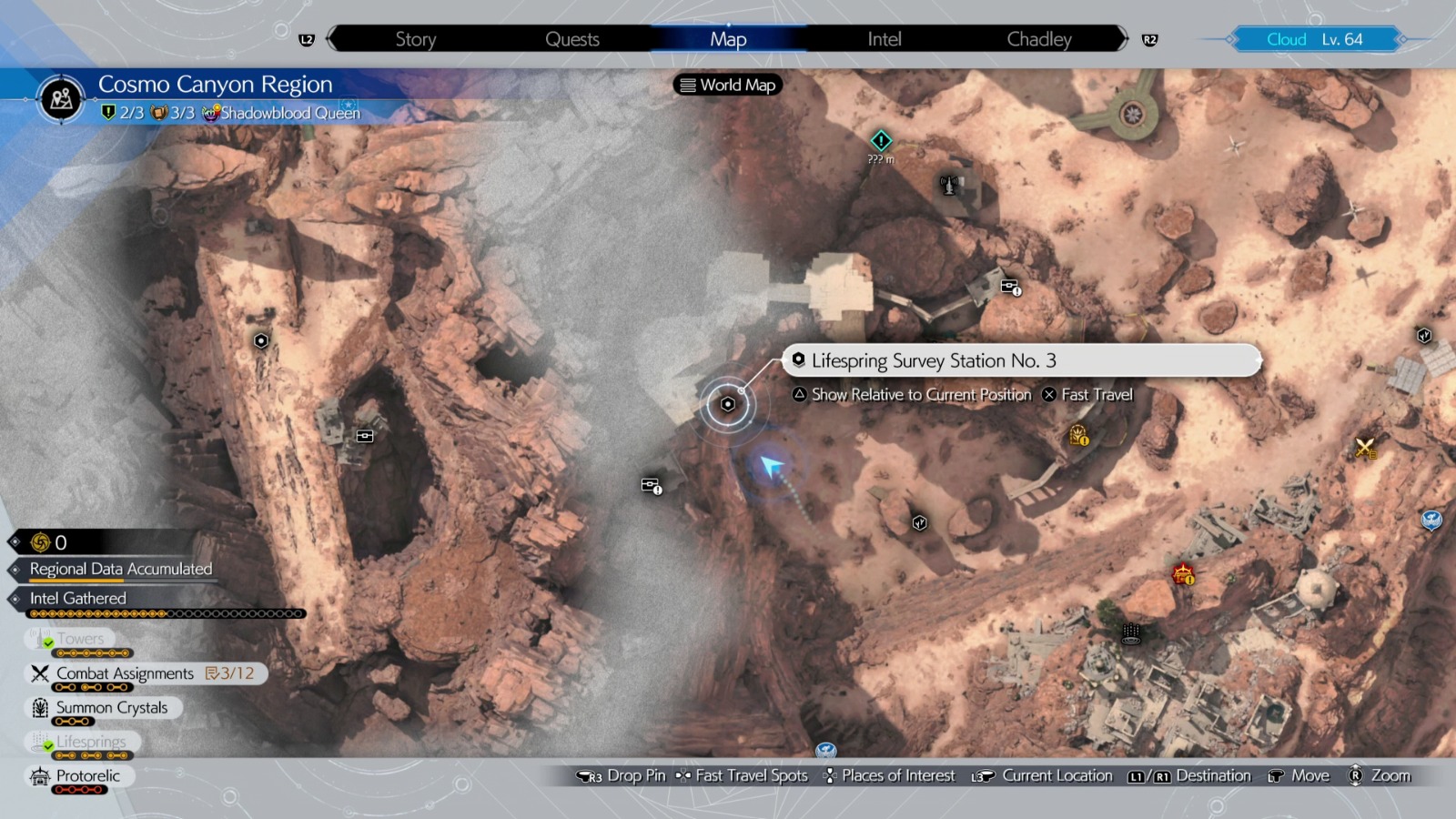Expand the Summon Crystals category
This screenshot has height=819, width=1456.
pos(111,707)
